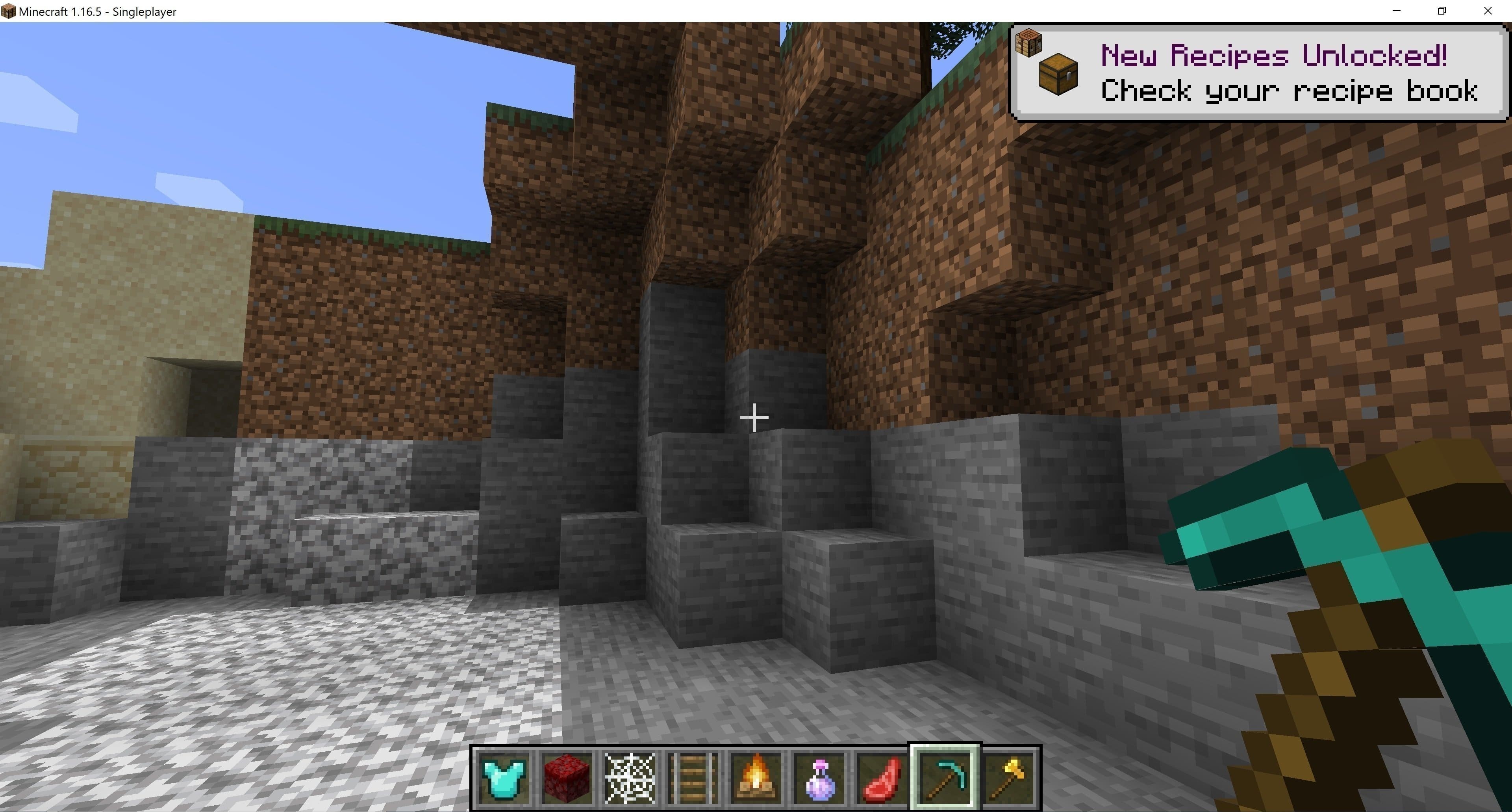Click the crosshair at screen center
The image size is (1512, 812).
point(754,418)
